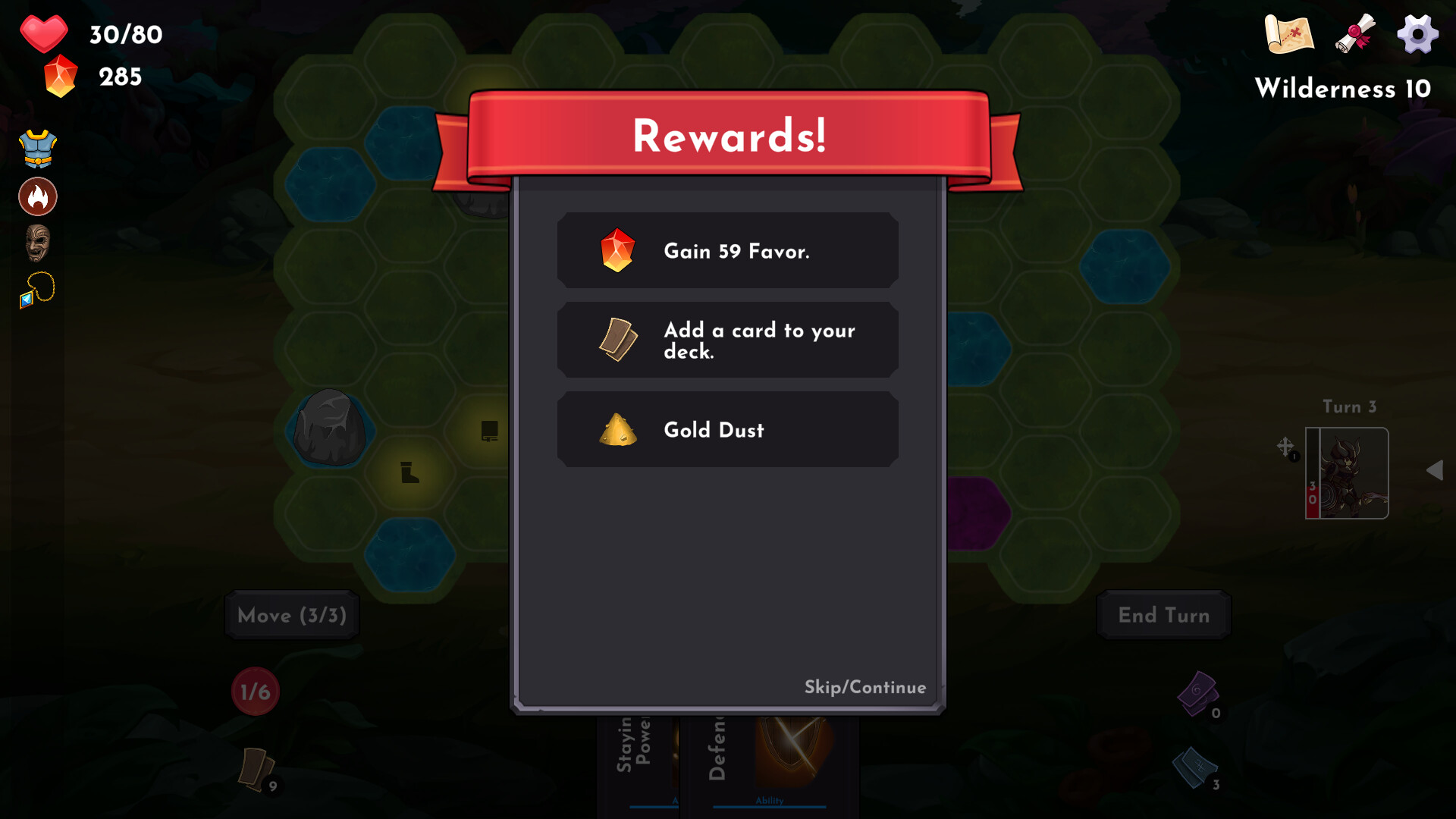Select the armor equipment icon in sidebar

point(37,148)
